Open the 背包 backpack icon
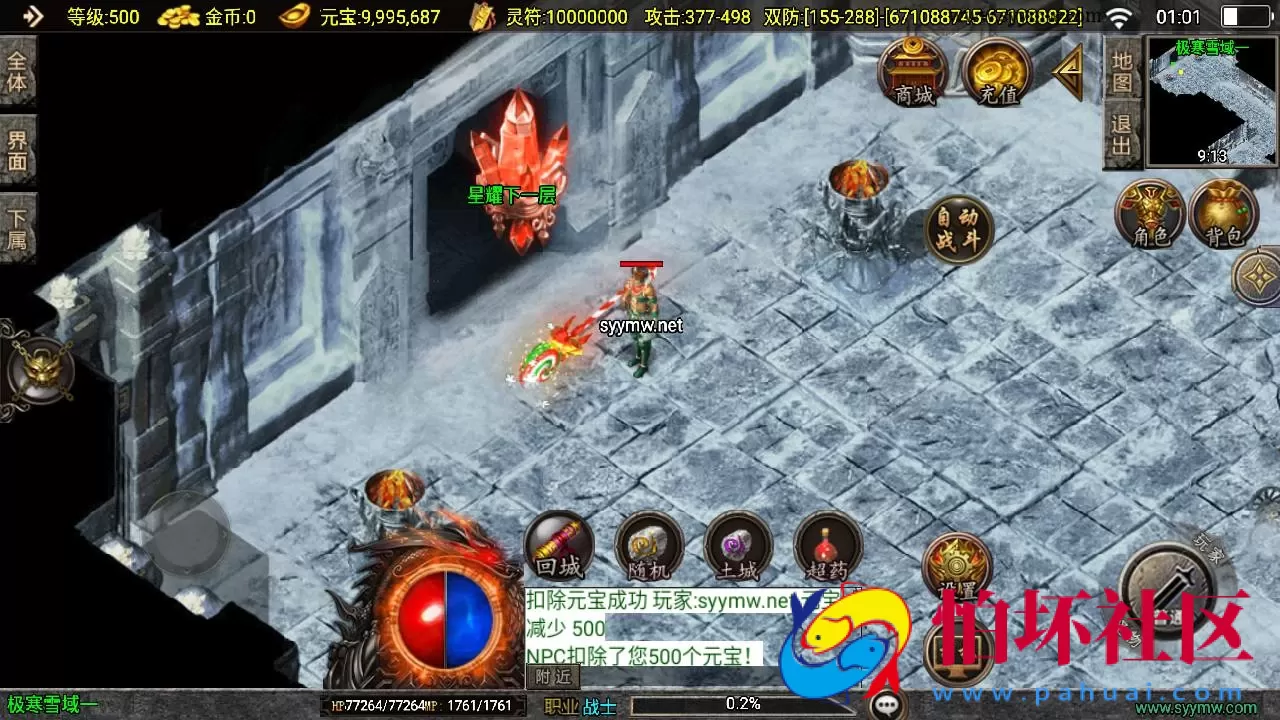The image size is (1280, 720). point(1221,214)
